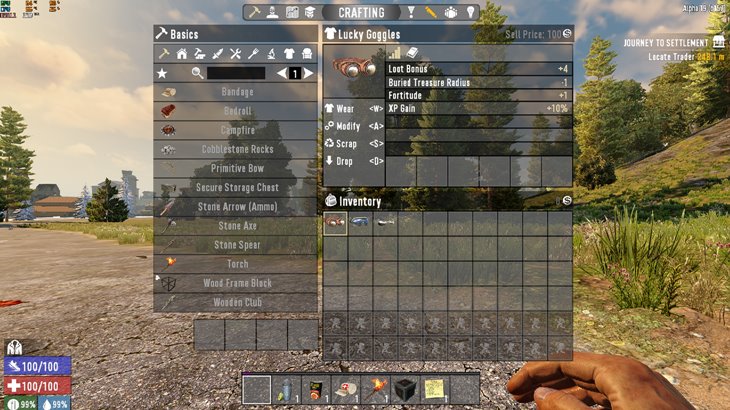Choose the Torch recipe

(237, 264)
